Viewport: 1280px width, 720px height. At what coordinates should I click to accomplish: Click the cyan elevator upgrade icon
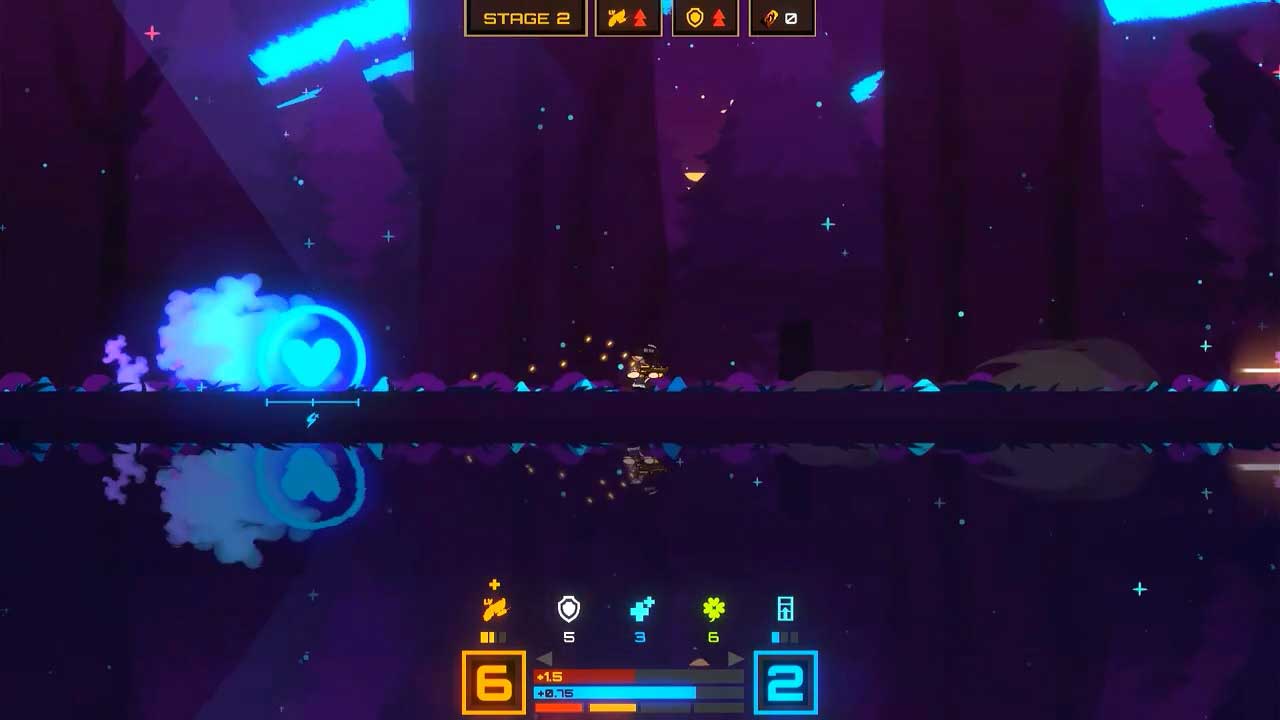click(785, 608)
